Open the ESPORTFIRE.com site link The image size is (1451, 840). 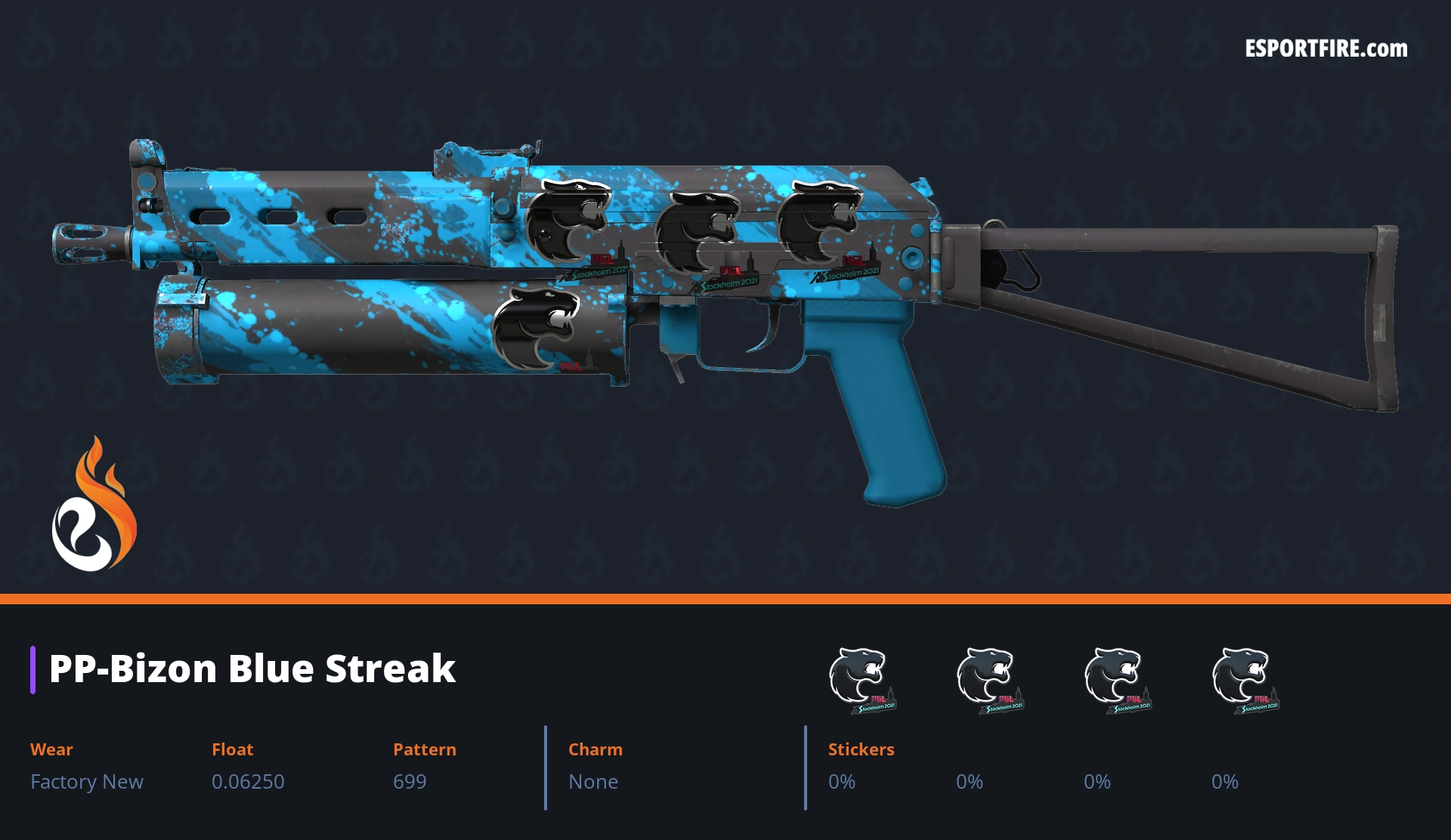(x=1326, y=49)
